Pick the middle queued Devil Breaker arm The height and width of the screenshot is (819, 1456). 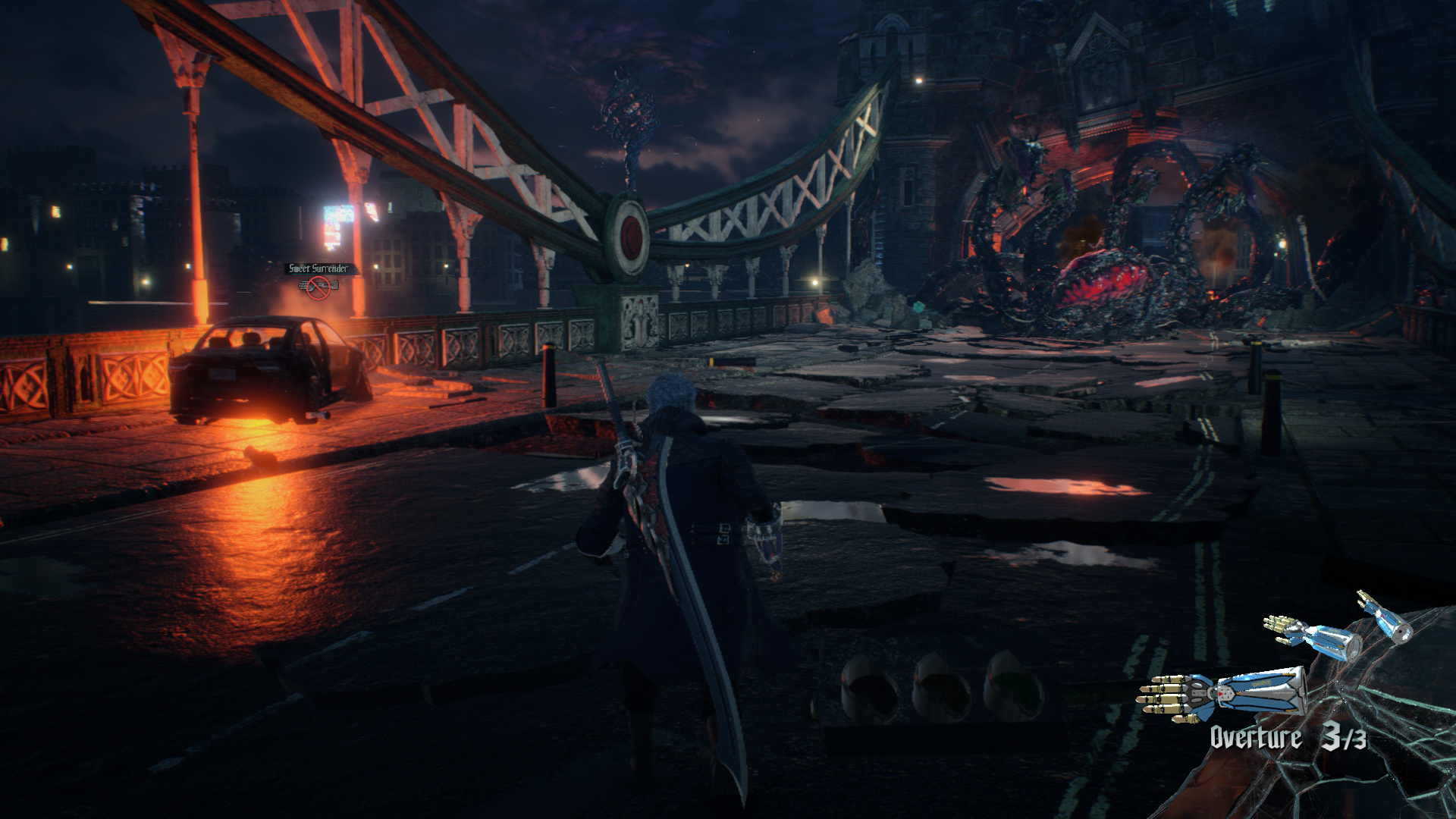coord(1313,637)
